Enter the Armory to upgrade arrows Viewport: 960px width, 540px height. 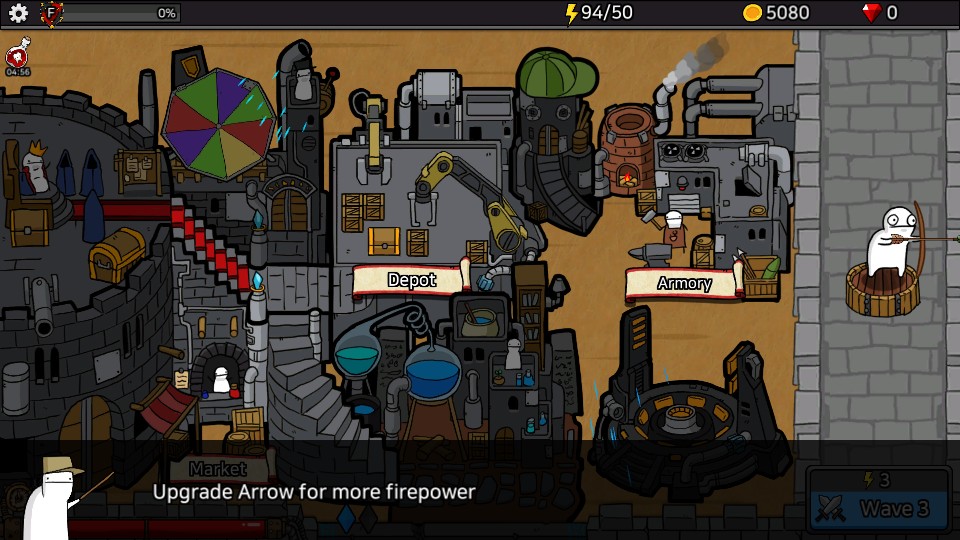[684, 283]
